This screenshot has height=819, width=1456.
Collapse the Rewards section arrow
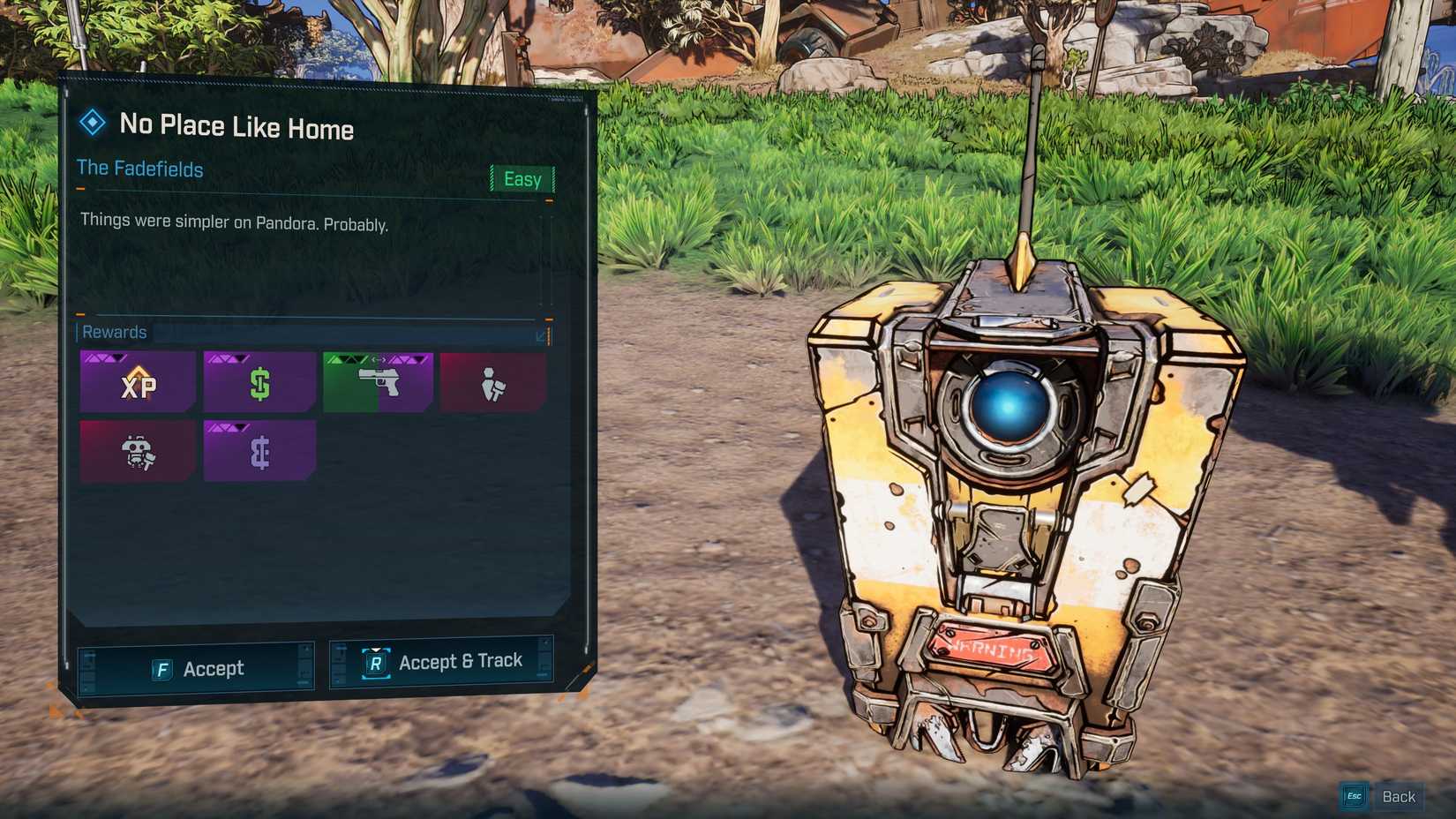(541, 335)
